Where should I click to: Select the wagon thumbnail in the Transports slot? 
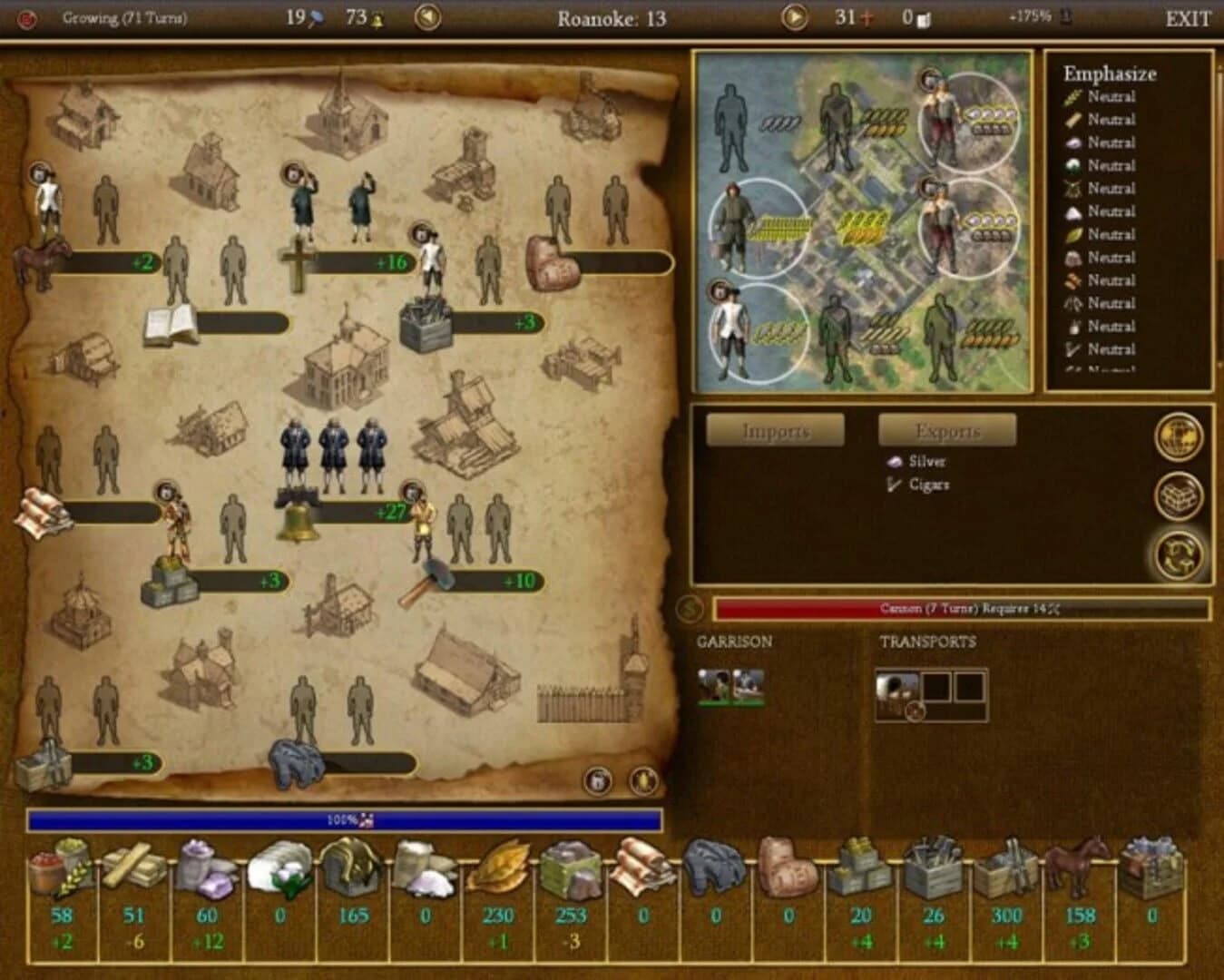pyautogui.click(x=896, y=689)
